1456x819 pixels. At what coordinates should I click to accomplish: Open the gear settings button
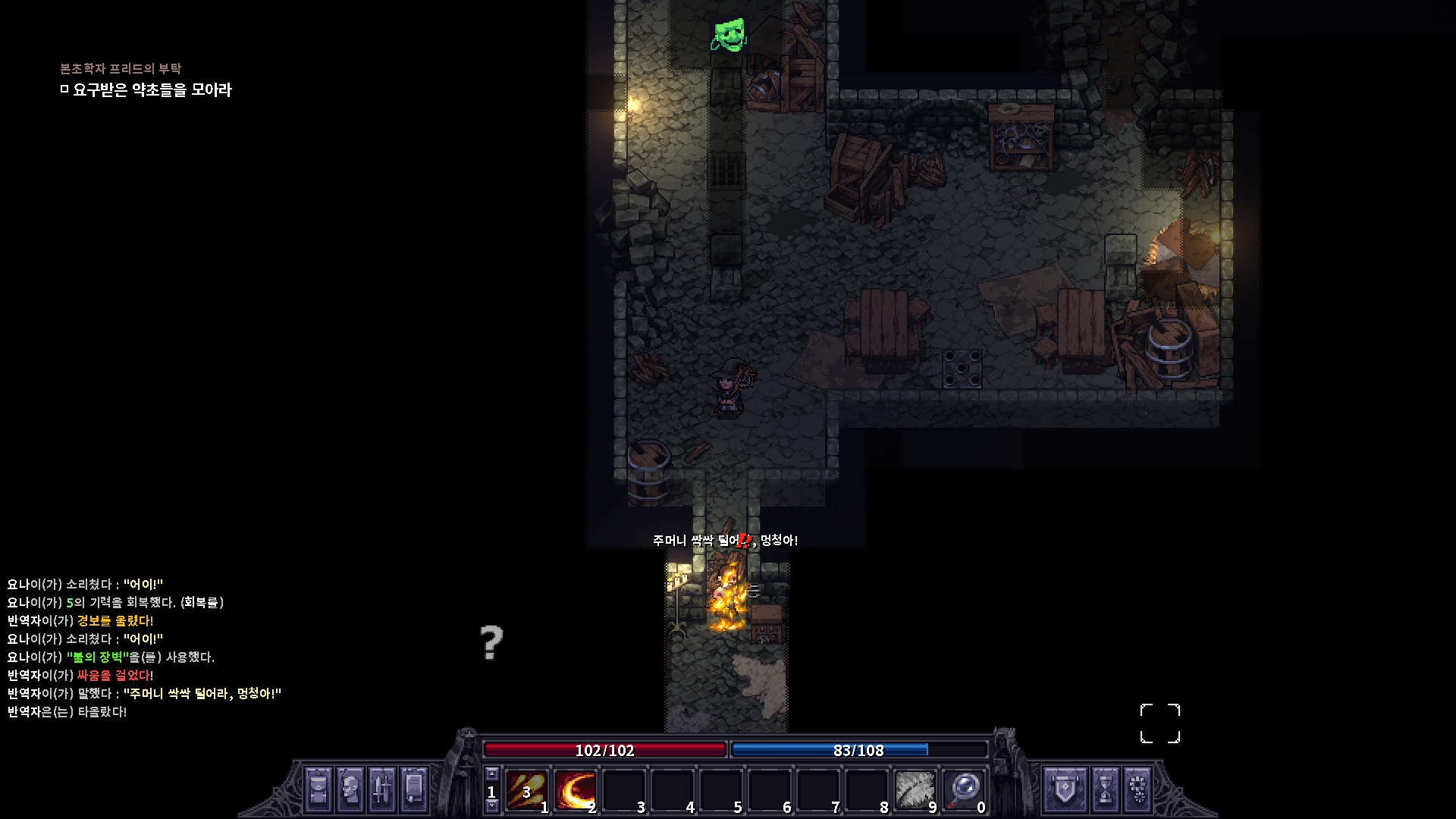1137,790
